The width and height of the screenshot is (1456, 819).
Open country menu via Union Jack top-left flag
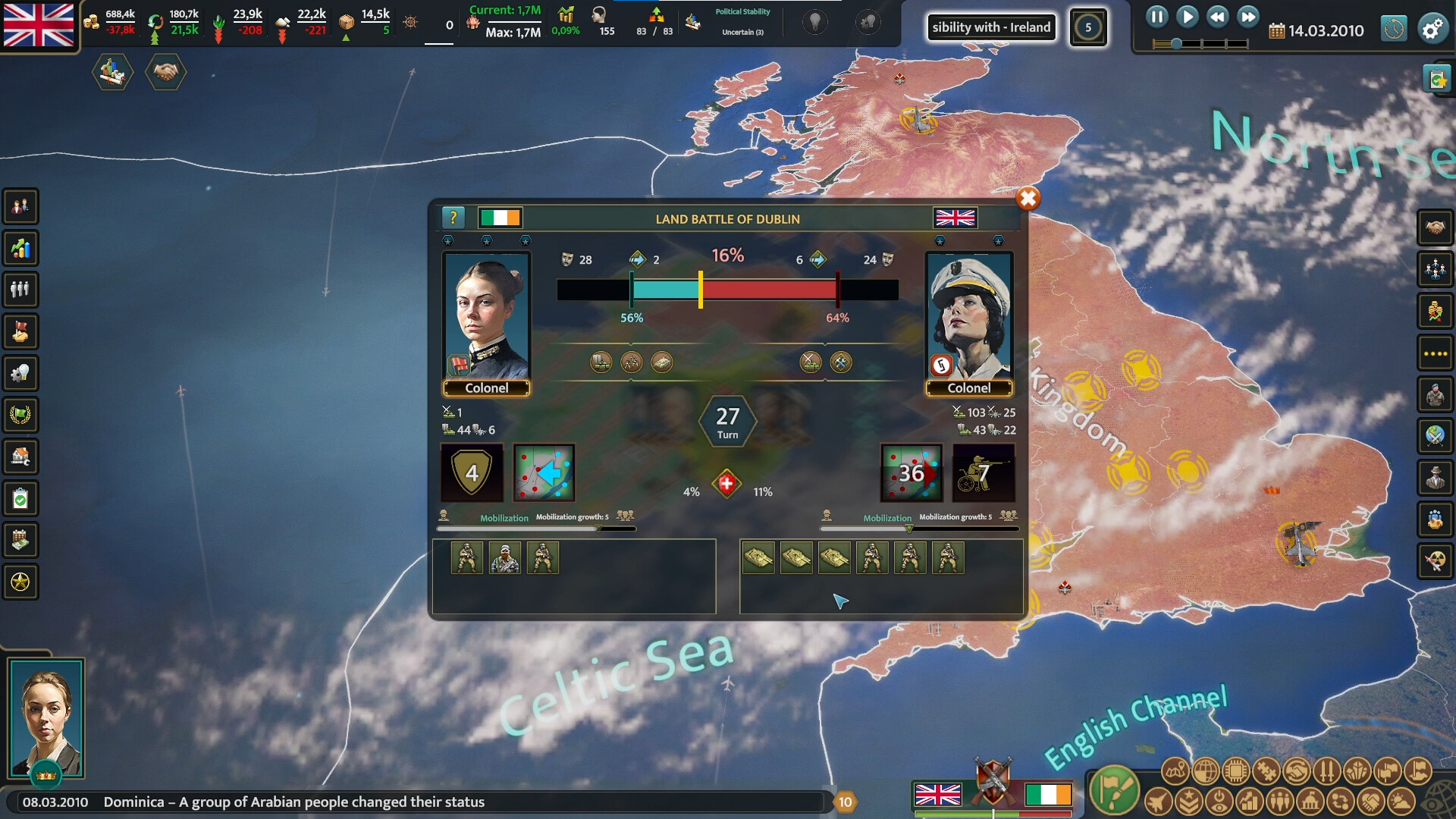(x=38, y=24)
